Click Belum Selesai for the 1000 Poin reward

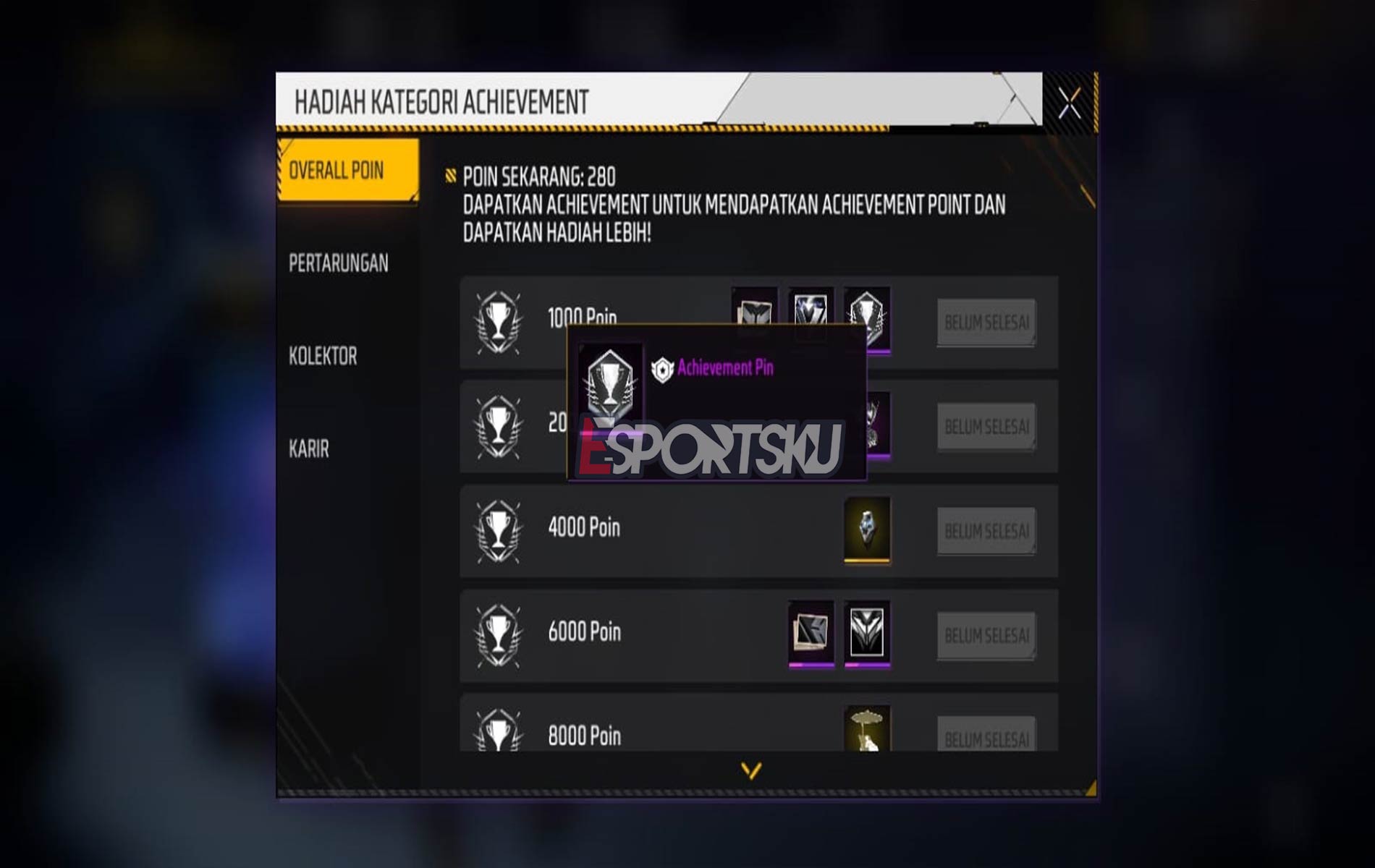(x=985, y=323)
